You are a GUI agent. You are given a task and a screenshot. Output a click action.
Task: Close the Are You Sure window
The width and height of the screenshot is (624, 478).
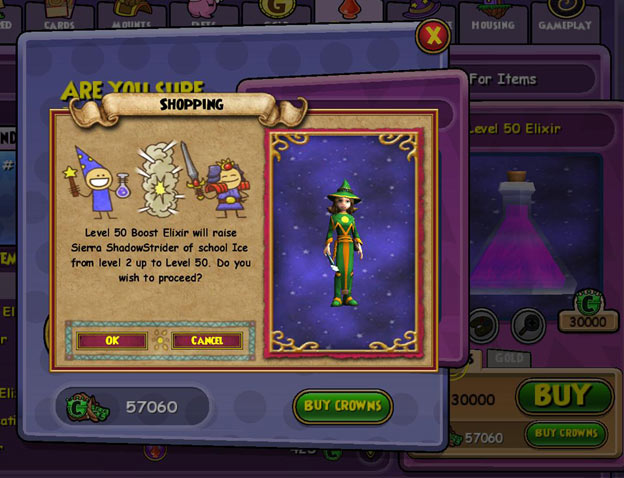(432, 37)
